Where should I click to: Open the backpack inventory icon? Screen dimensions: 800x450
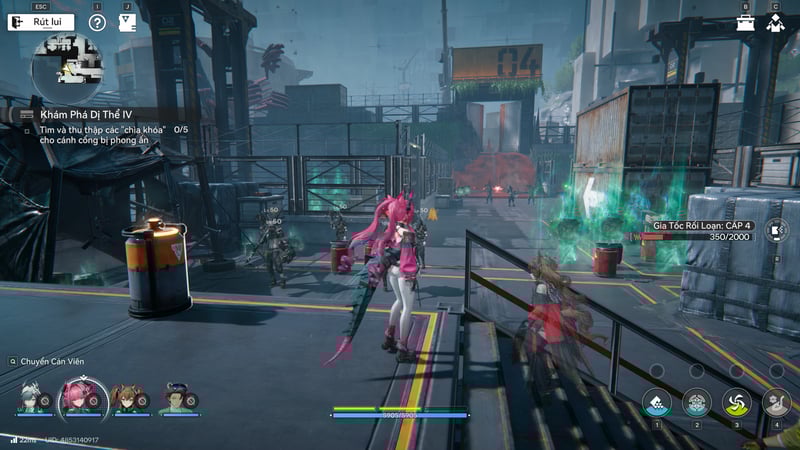tap(745, 22)
